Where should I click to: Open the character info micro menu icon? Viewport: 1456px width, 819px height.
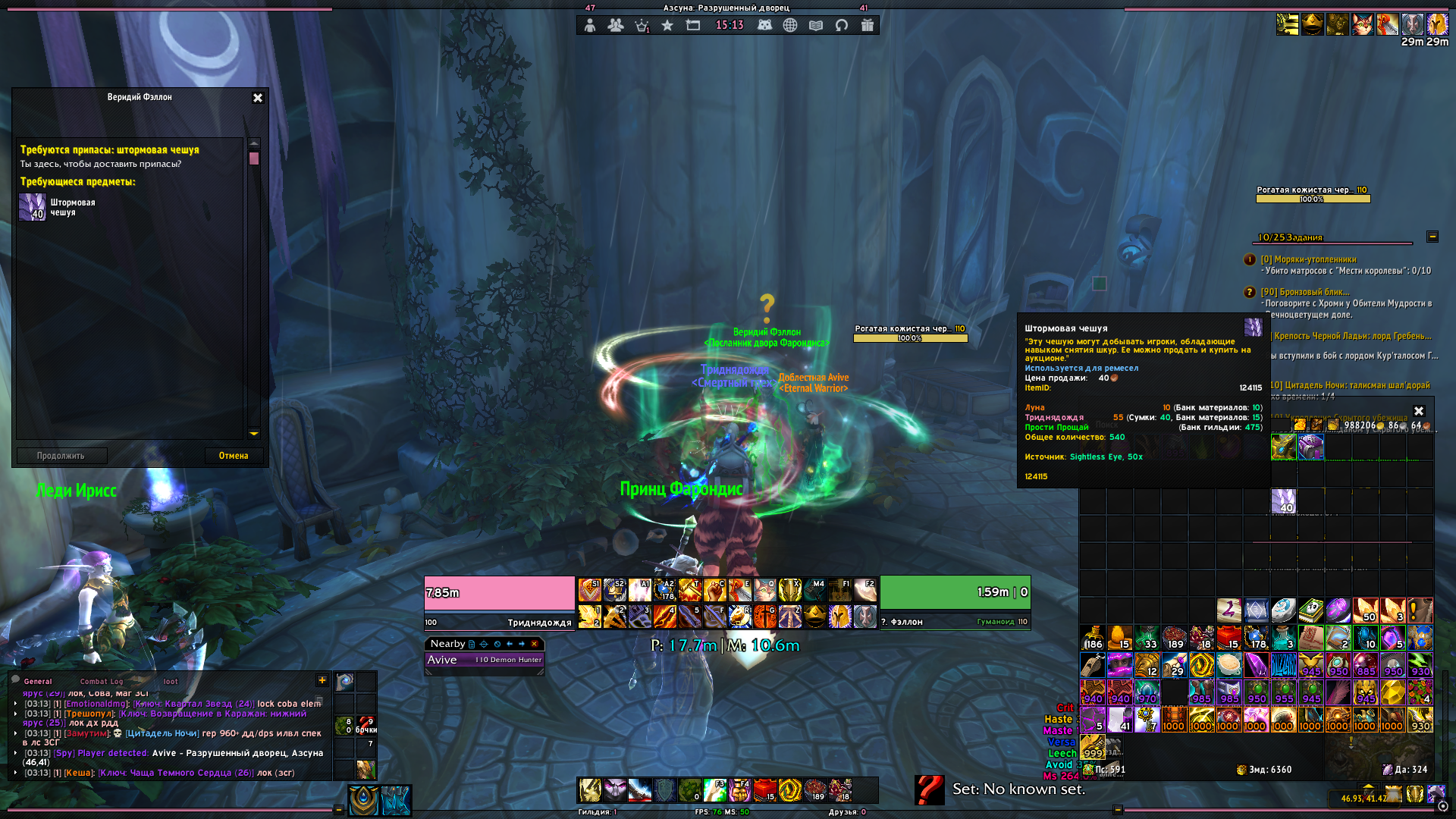(x=590, y=26)
